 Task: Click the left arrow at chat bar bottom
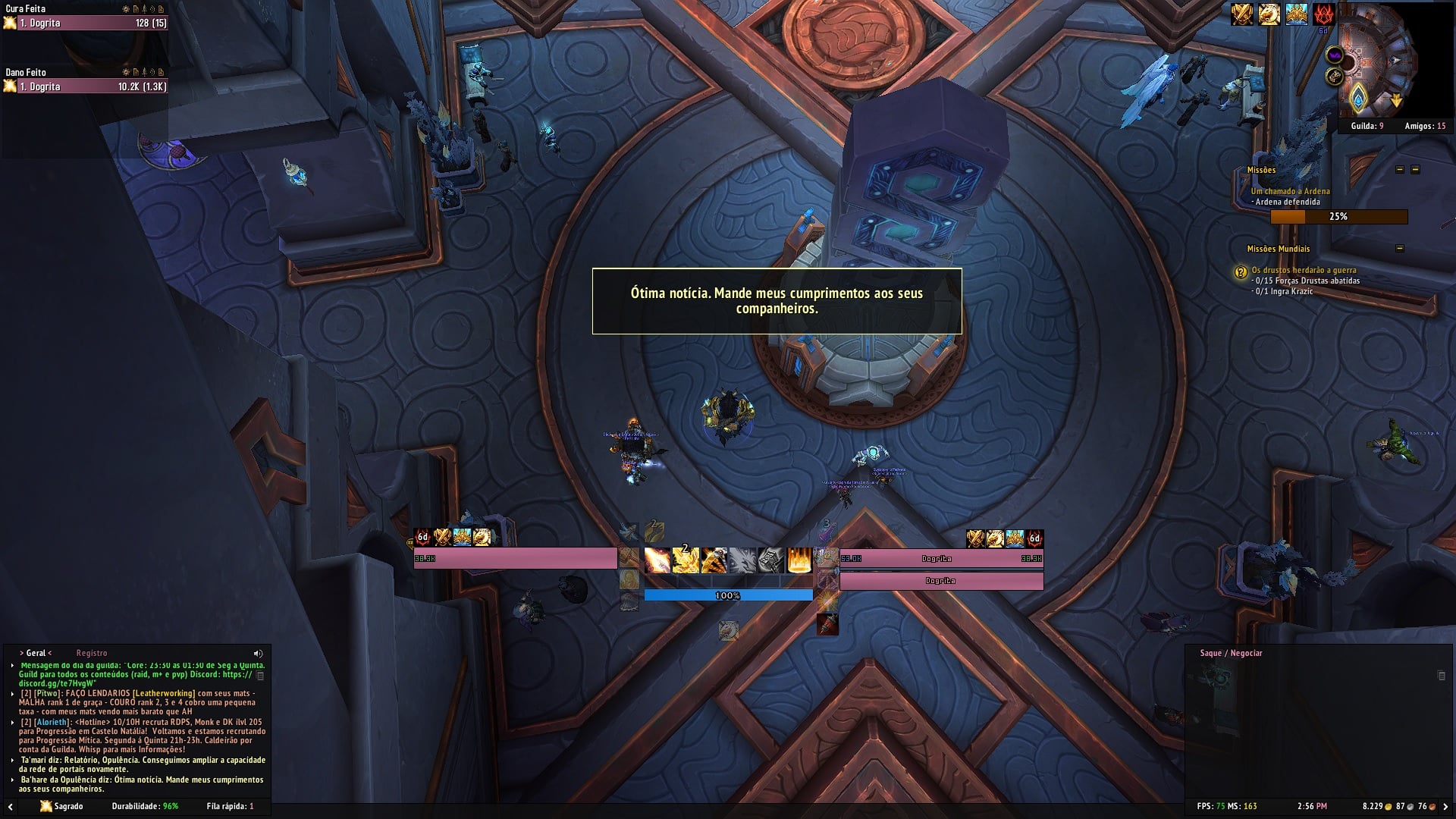tap(10, 807)
